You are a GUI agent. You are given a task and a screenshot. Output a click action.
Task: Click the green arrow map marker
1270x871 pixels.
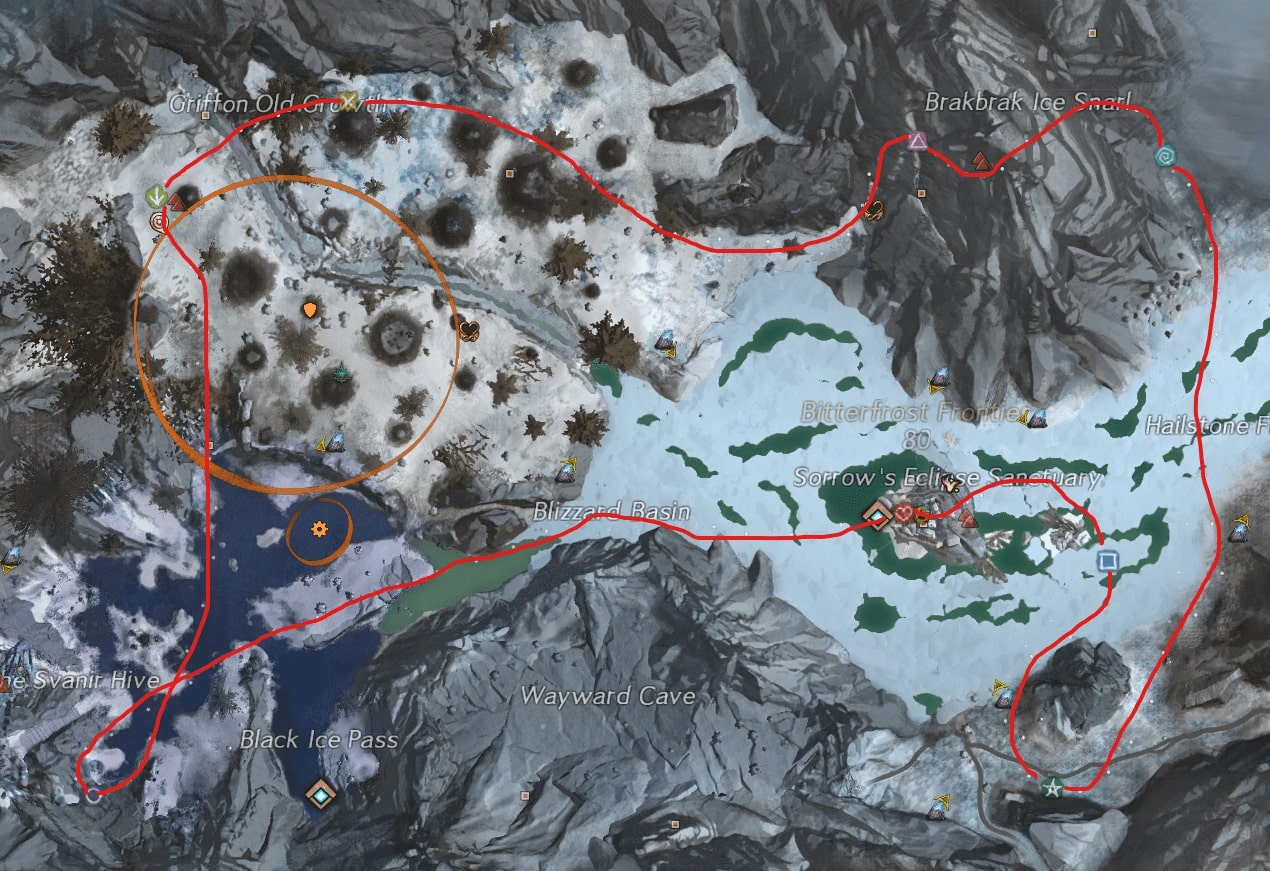click(155, 194)
